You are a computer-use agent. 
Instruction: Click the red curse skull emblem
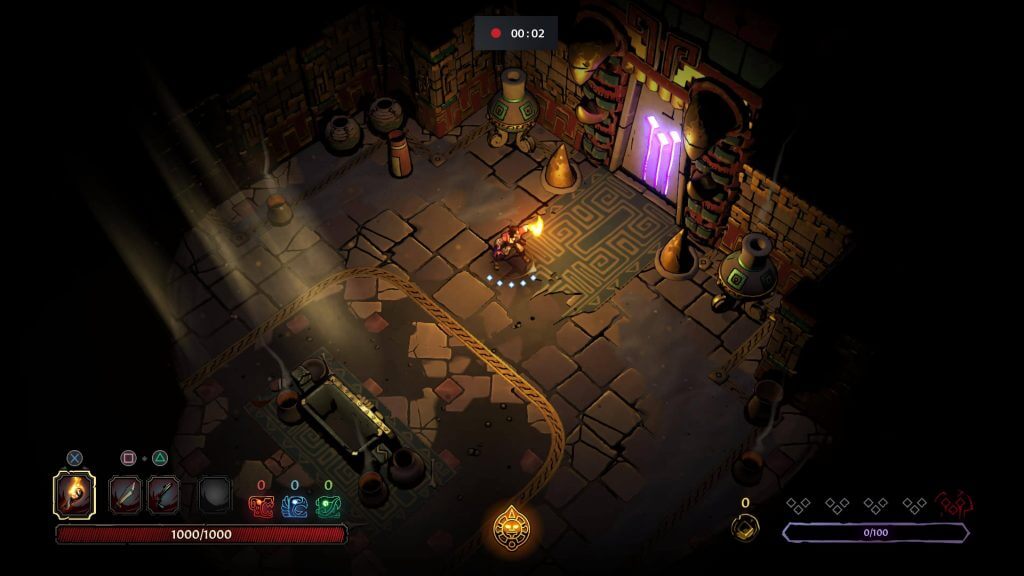pyautogui.click(x=955, y=503)
